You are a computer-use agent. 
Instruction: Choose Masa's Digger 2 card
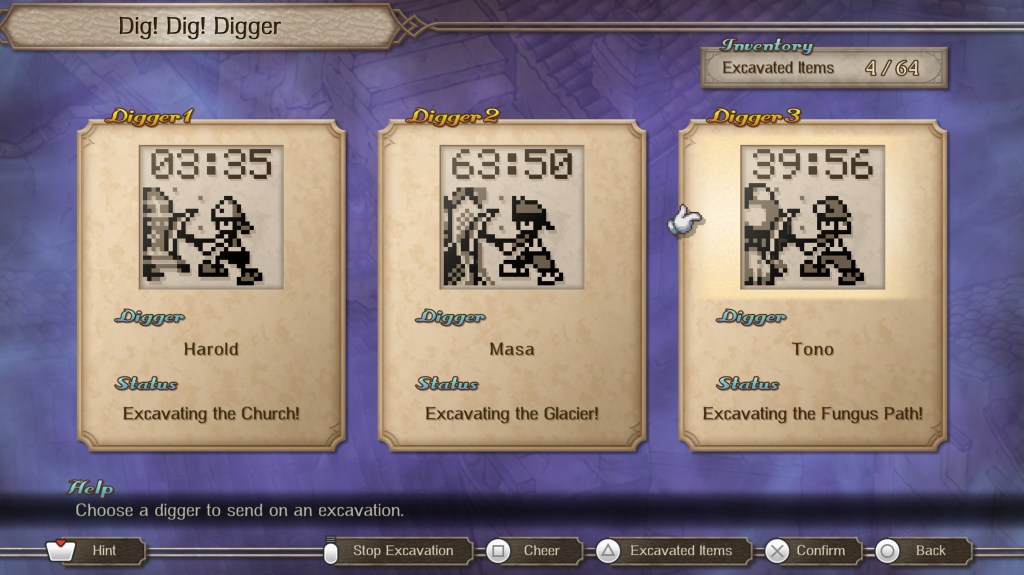(511, 285)
